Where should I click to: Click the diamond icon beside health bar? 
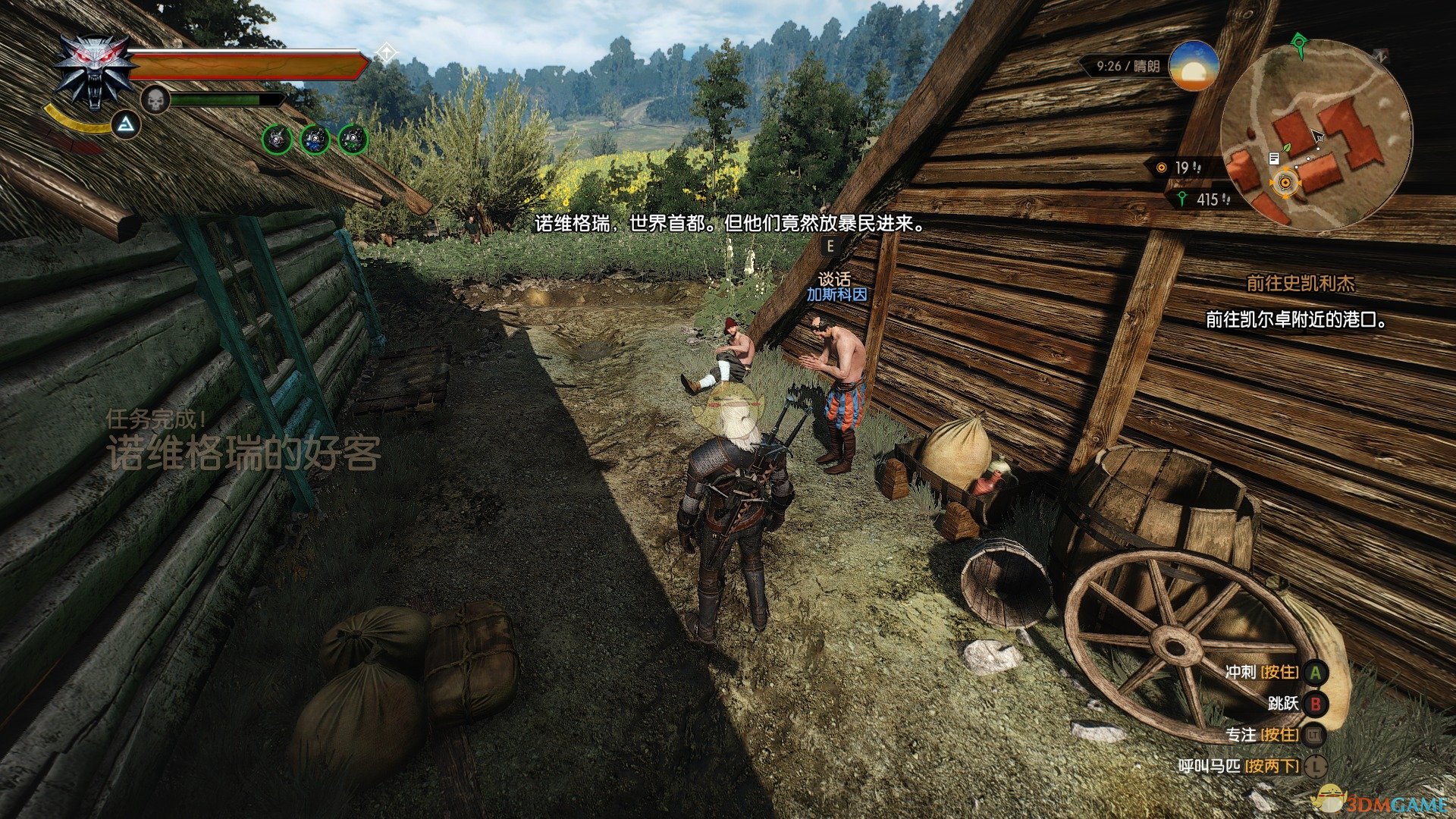point(386,52)
